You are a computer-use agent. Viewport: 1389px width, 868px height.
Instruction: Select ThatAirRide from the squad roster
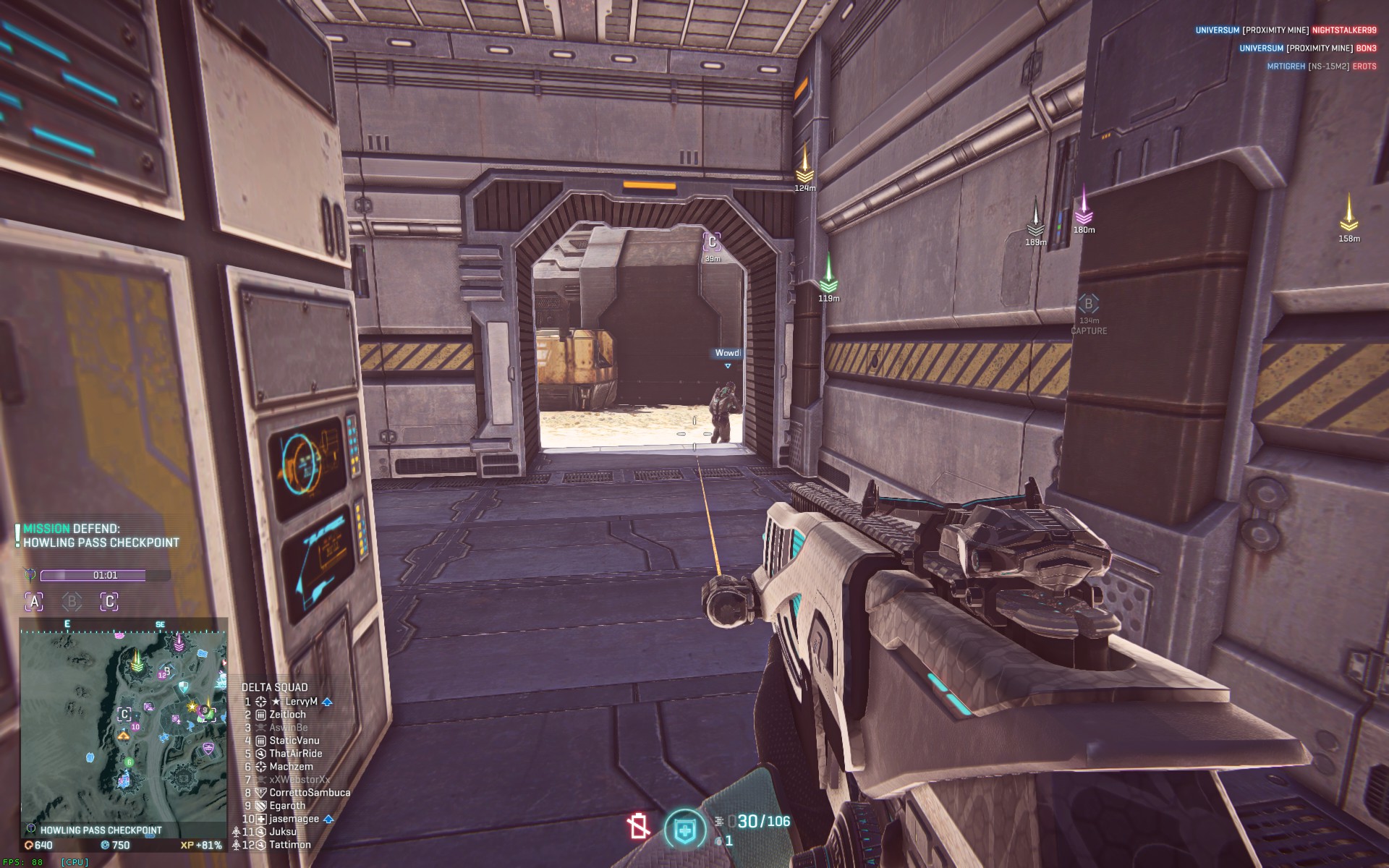pos(295,754)
